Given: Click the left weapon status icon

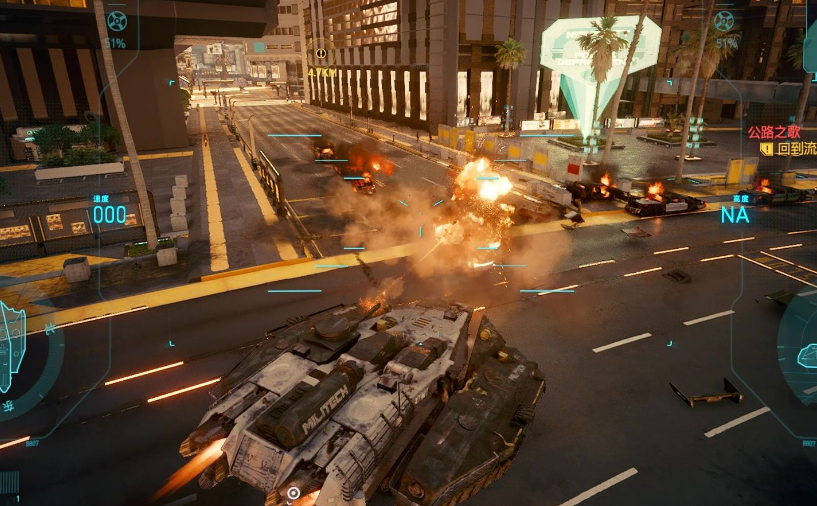Looking at the screenshot, I should [116, 21].
